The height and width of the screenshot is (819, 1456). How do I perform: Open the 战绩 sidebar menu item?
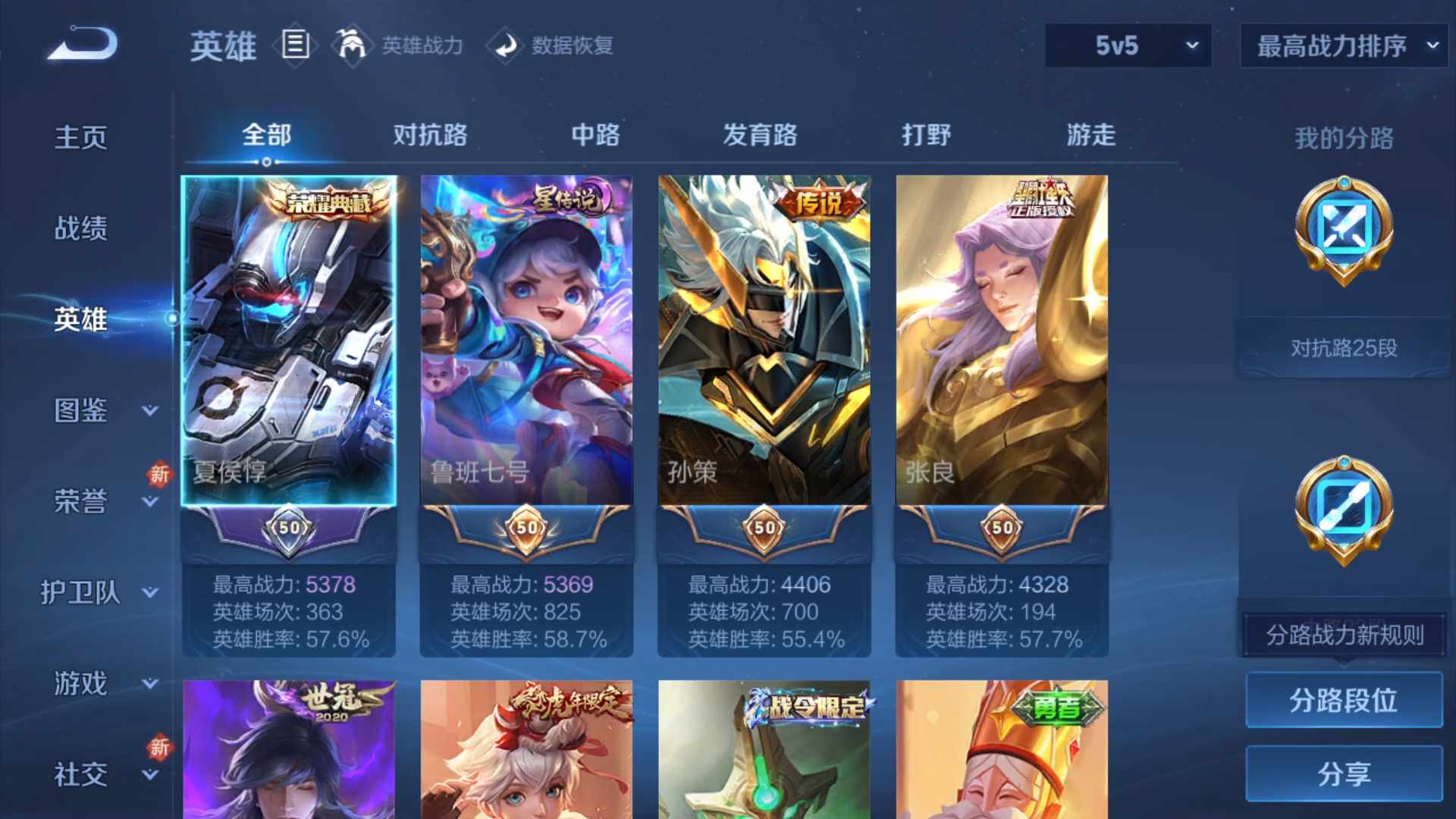pyautogui.click(x=81, y=227)
